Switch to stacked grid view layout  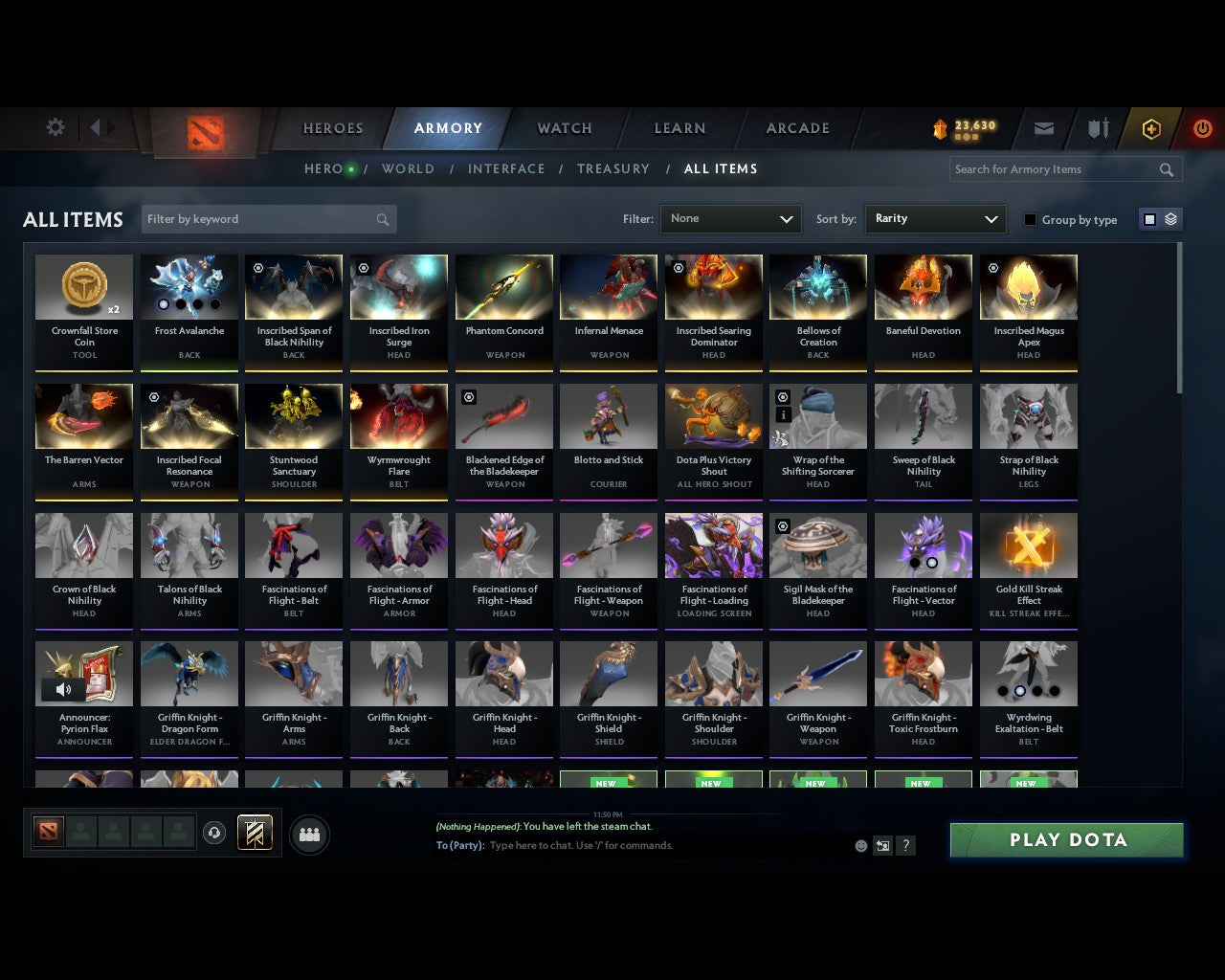(x=1169, y=219)
